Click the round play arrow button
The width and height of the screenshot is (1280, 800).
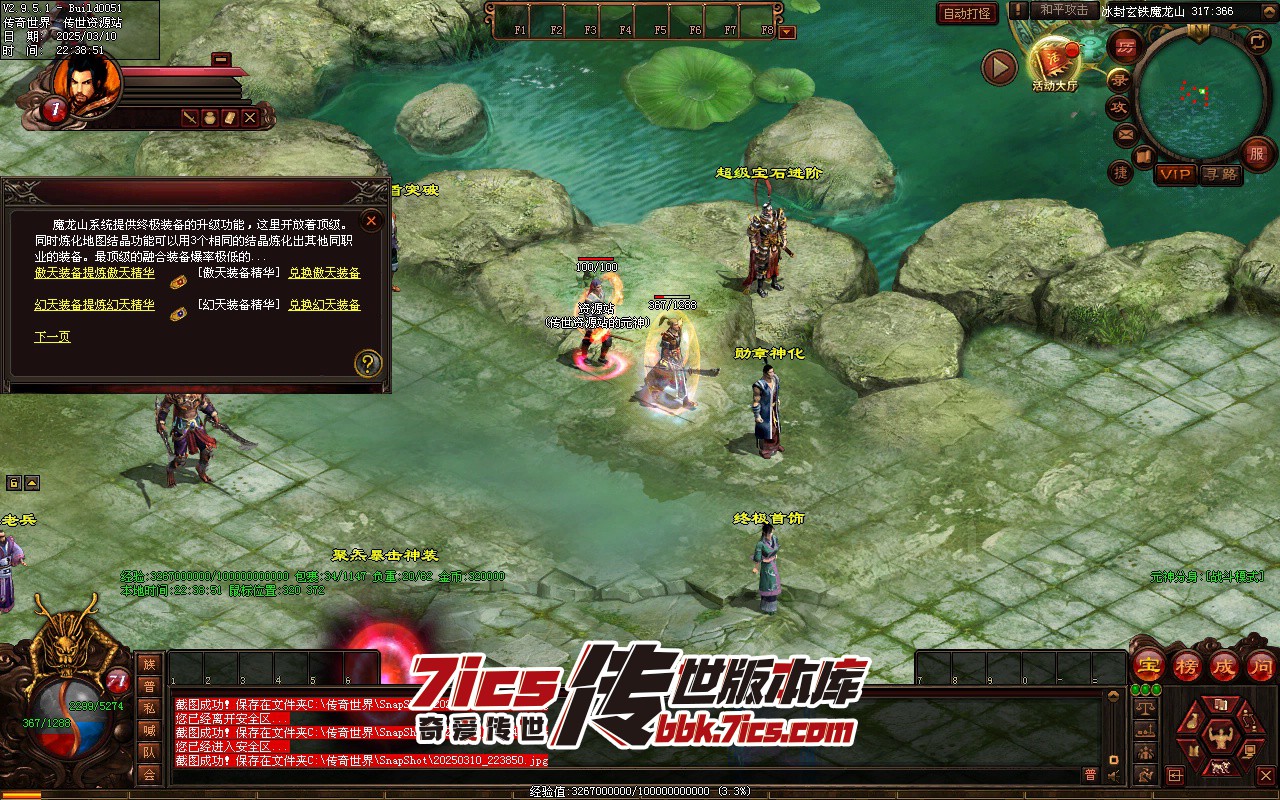[999, 67]
